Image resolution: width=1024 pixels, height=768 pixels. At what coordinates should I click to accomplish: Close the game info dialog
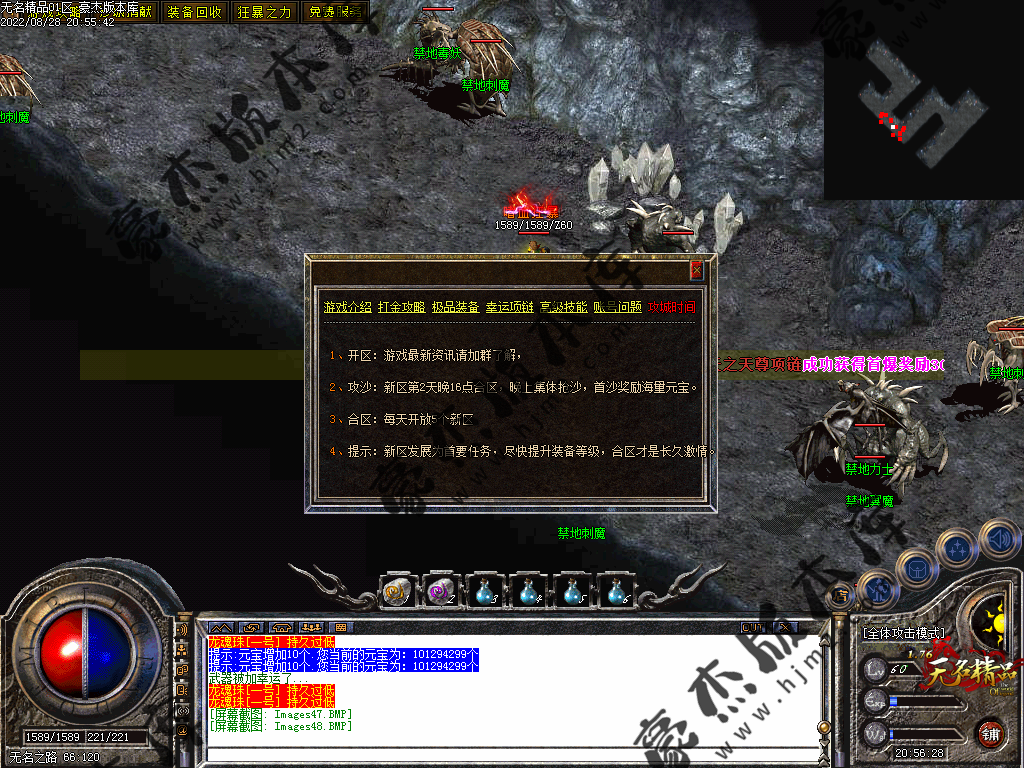697,270
